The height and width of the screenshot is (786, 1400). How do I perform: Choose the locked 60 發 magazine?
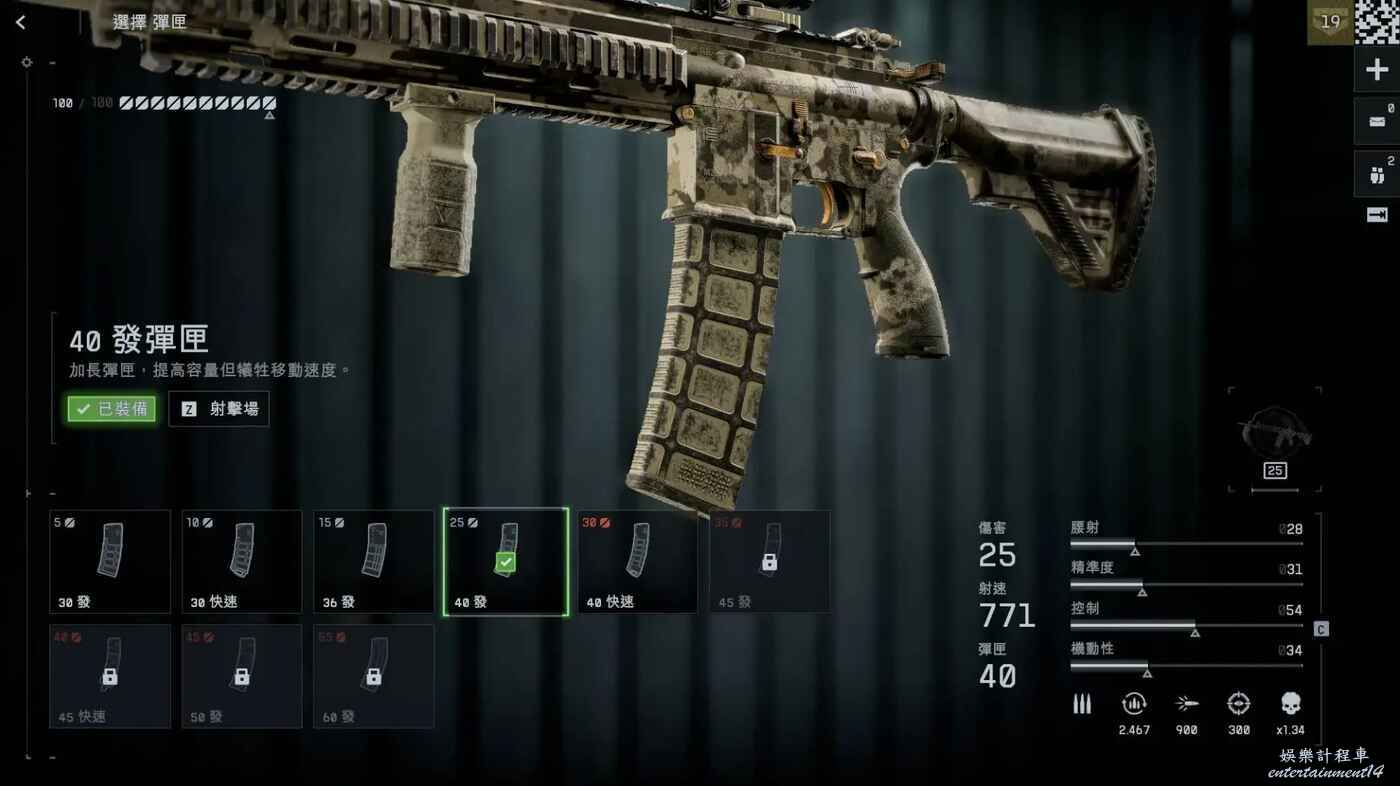(374, 676)
